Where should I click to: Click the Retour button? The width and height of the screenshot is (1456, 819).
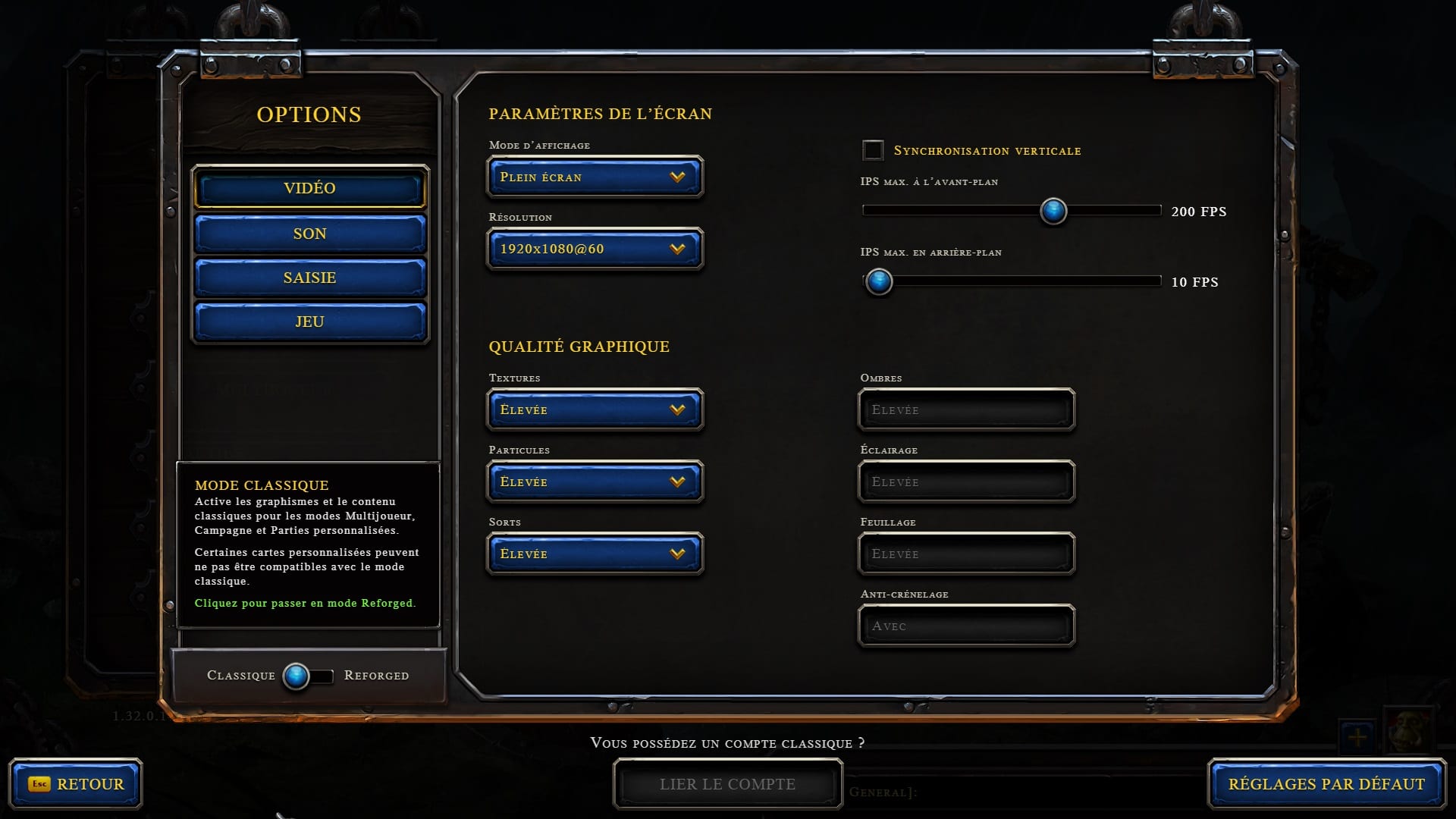coord(76,784)
